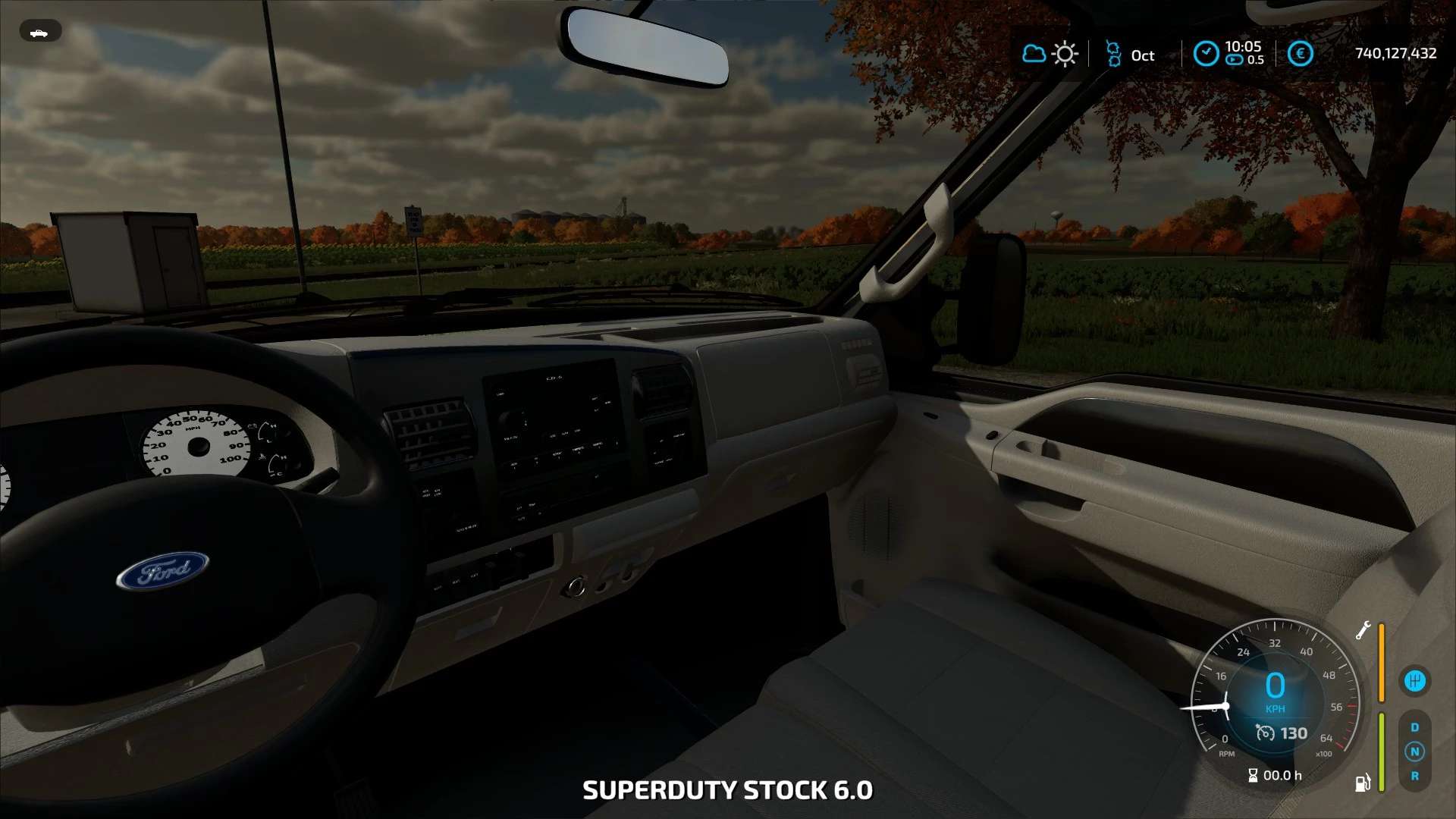Click the game clock icon
Viewport: 1456px width, 819px height.
(1206, 54)
